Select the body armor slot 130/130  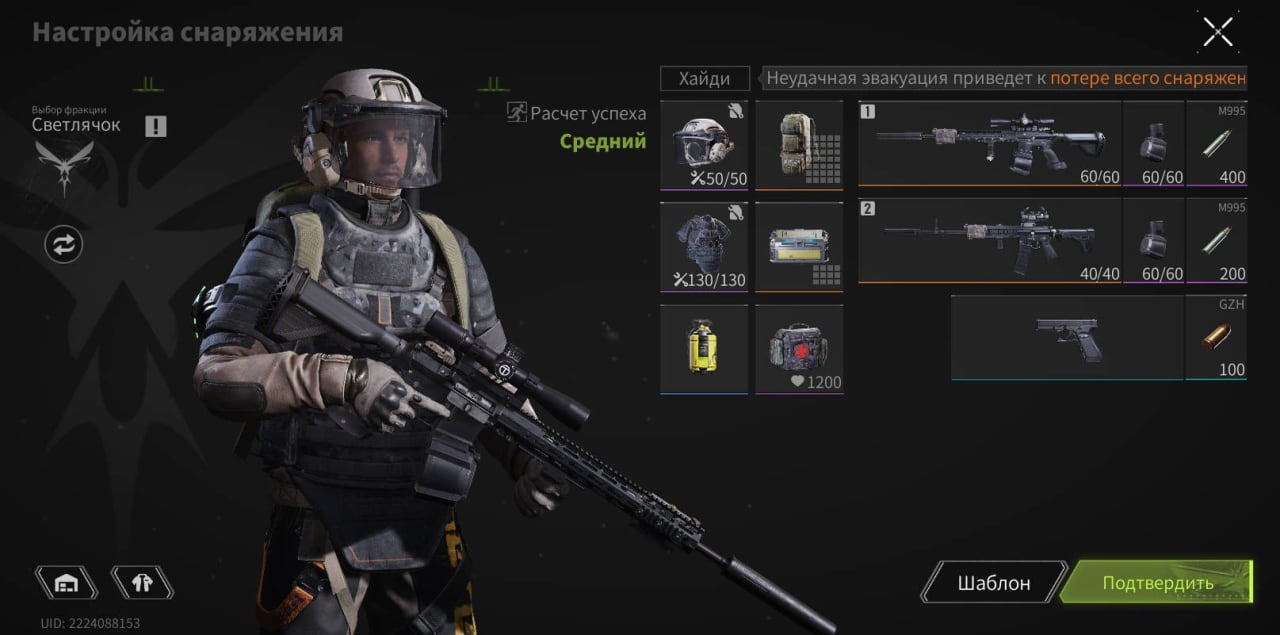tap(704, 246)
